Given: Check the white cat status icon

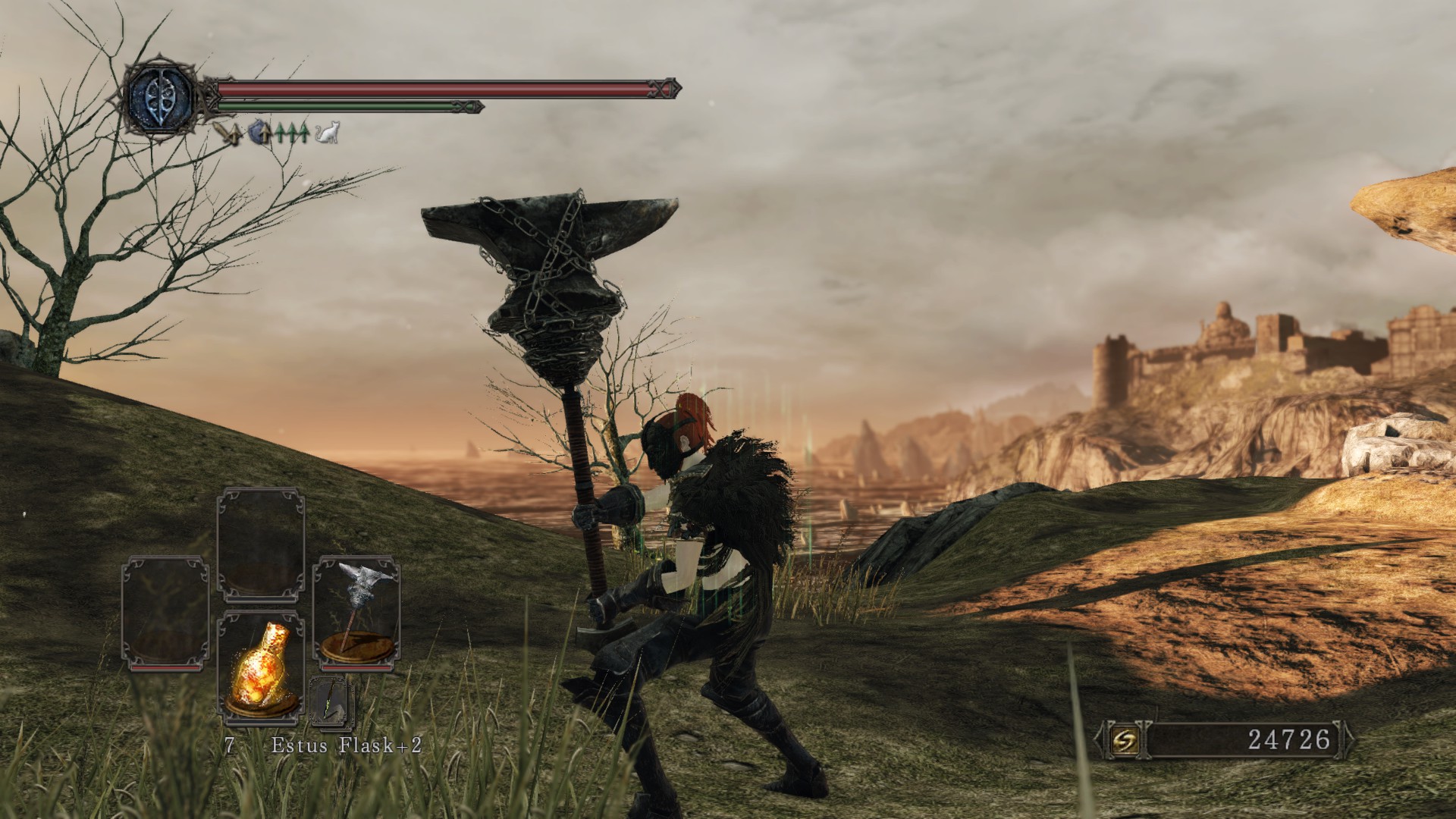Looking at the screenshot, I should [x=328, y=134].
